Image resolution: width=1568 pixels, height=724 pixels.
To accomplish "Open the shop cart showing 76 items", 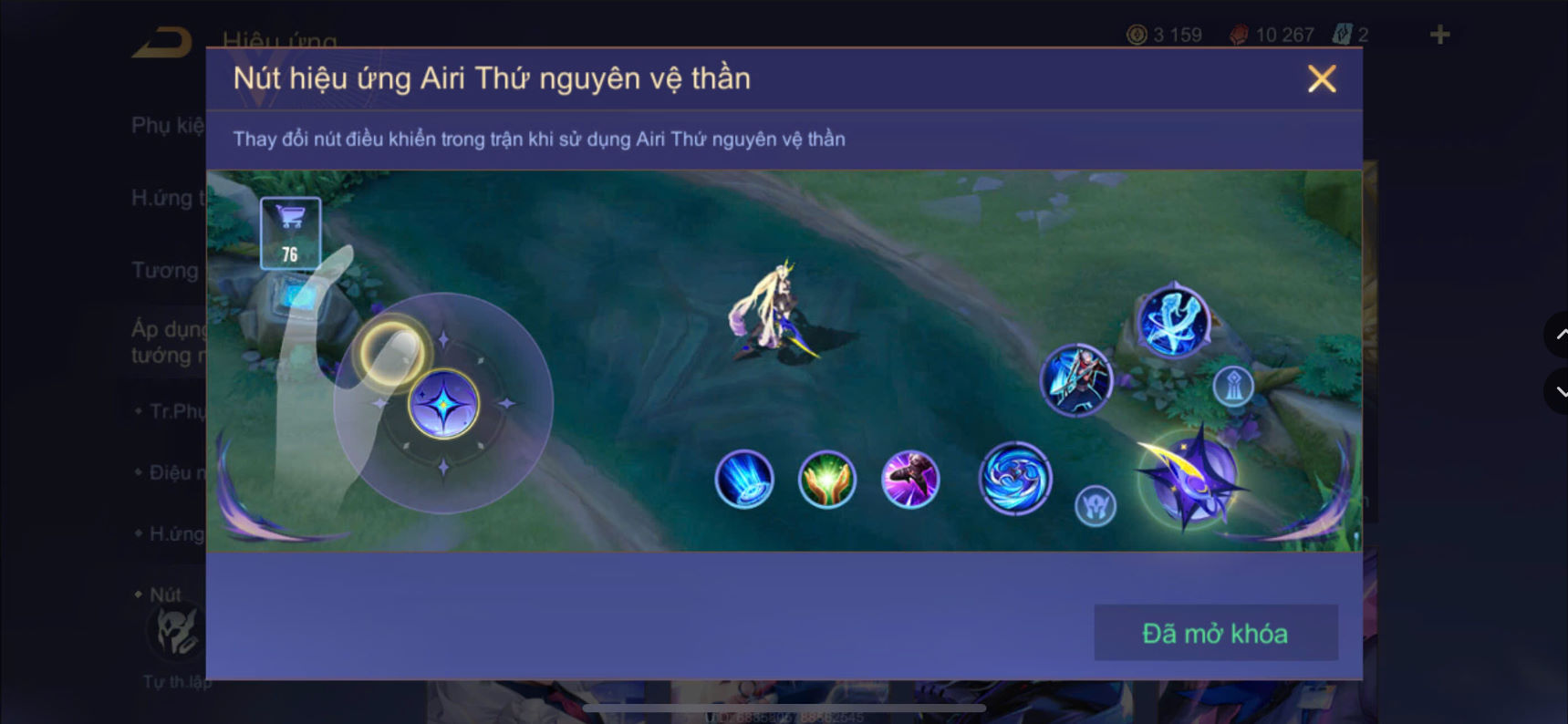I will point(289,231).
